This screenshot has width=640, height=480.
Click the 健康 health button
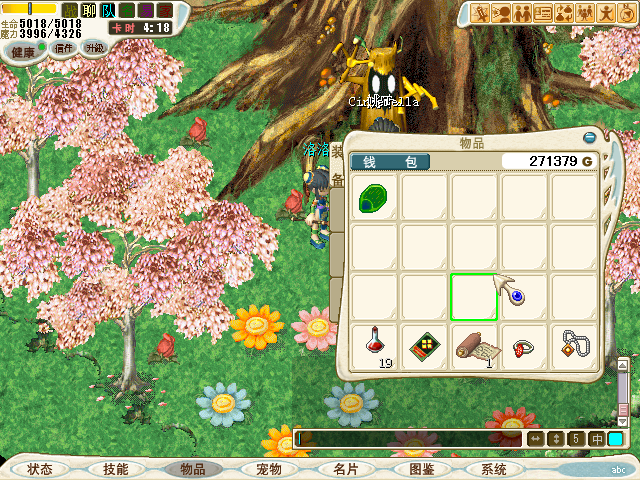tap(23, 48)
